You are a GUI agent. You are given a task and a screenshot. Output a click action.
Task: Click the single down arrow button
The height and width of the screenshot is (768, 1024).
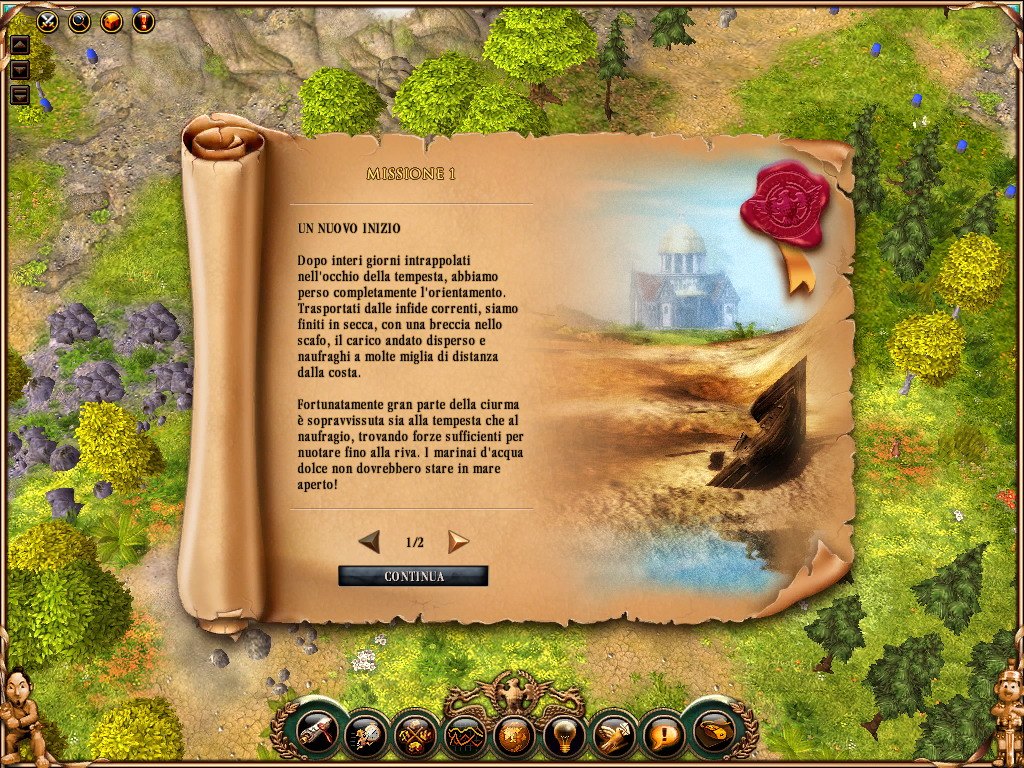tap(19, 70)
